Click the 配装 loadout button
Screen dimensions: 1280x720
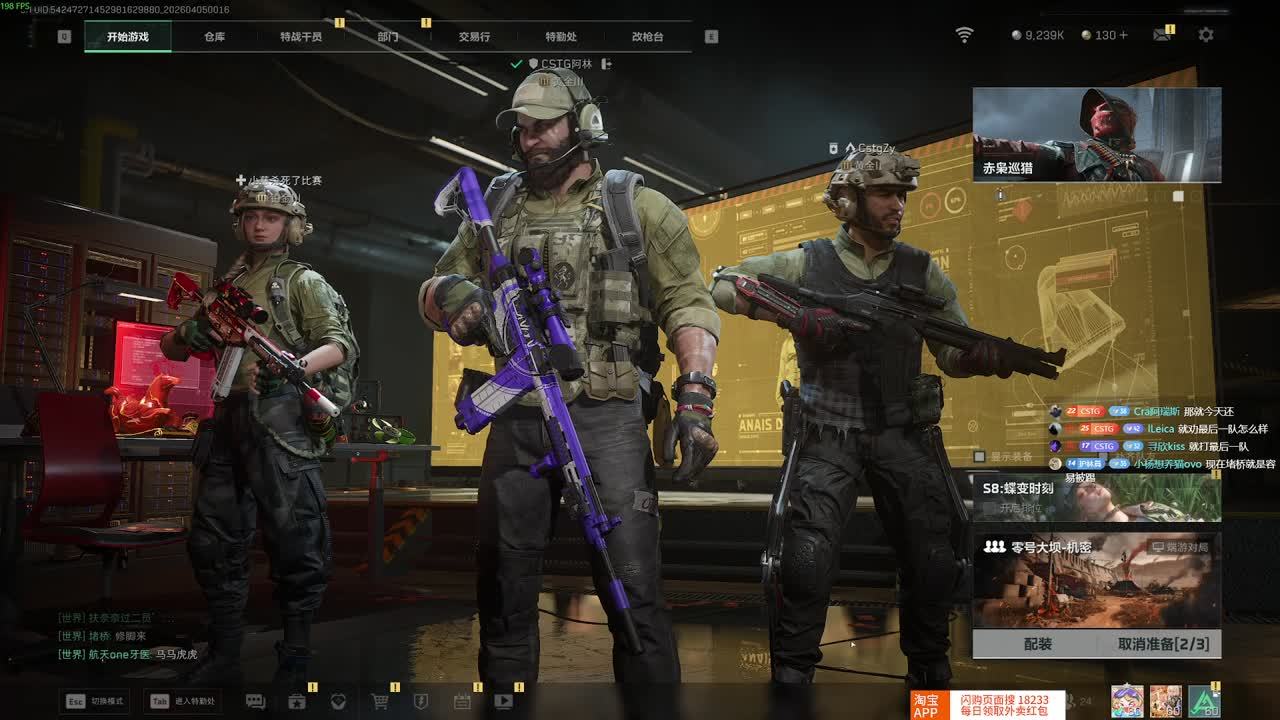[x=1038, y=644]
